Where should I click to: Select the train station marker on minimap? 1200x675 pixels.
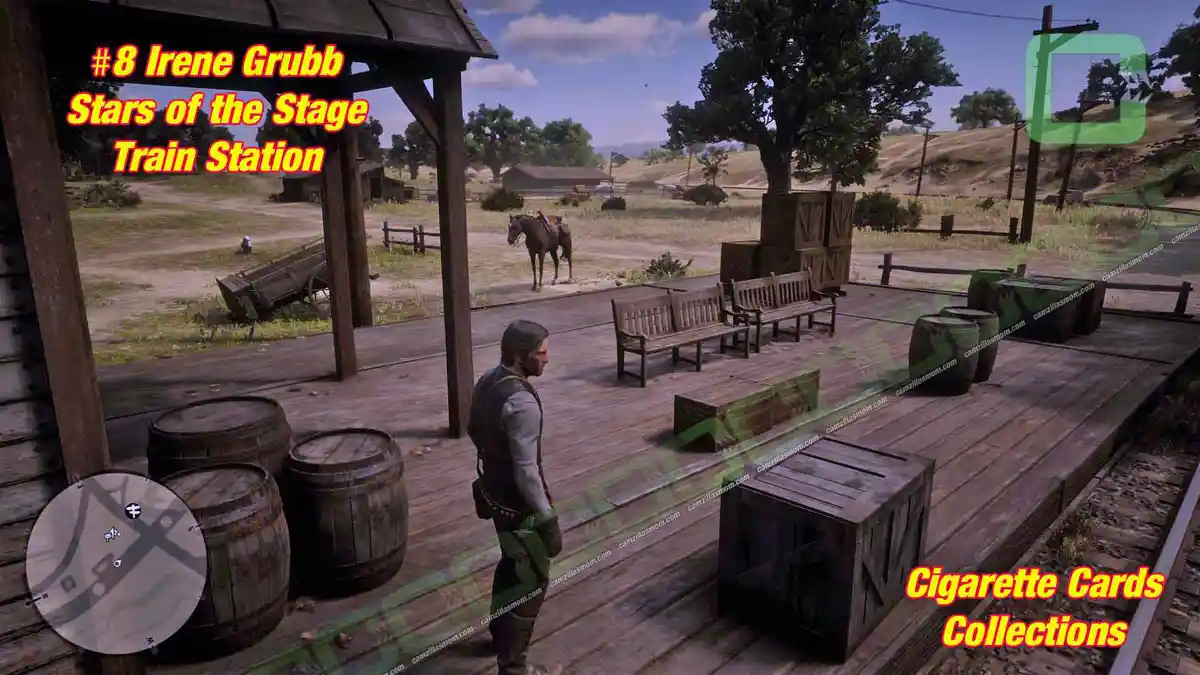click(x=133, y=510)
